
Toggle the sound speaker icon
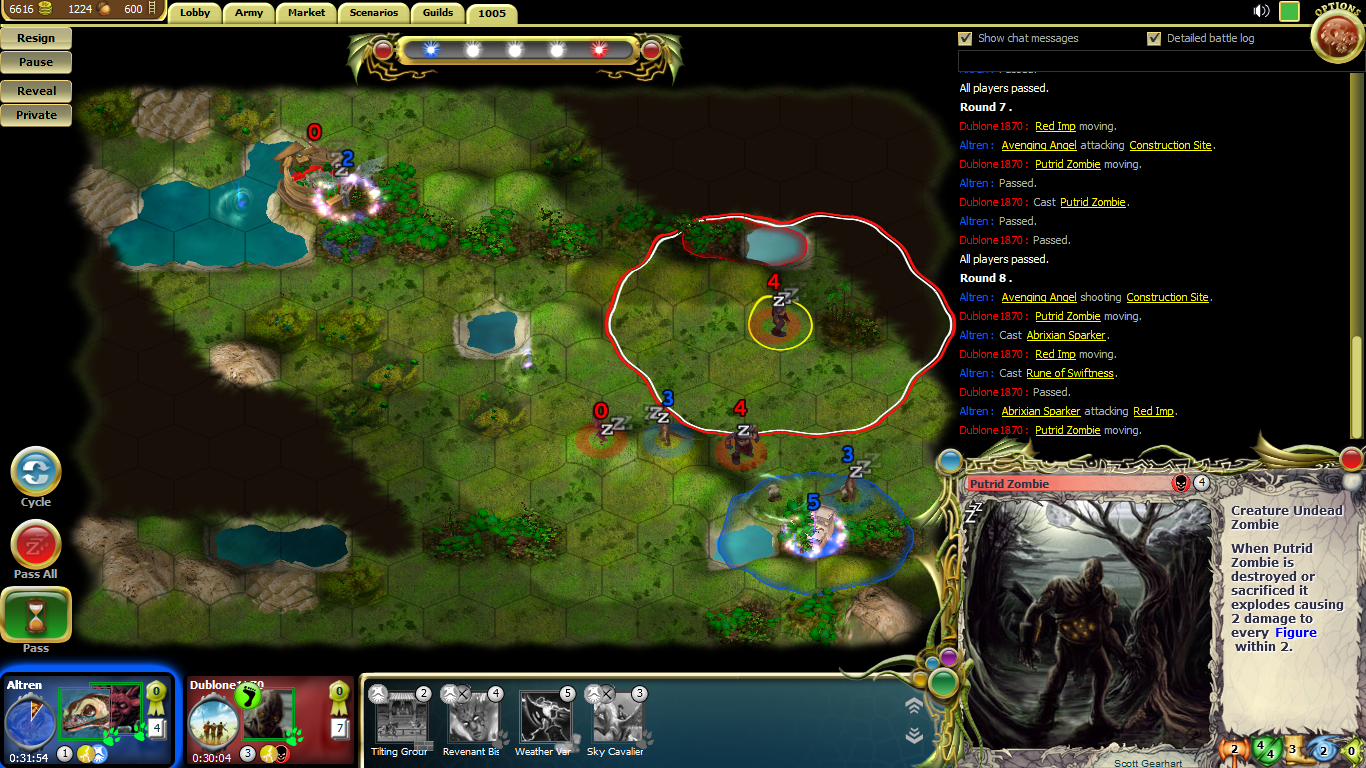point(1262,11)
